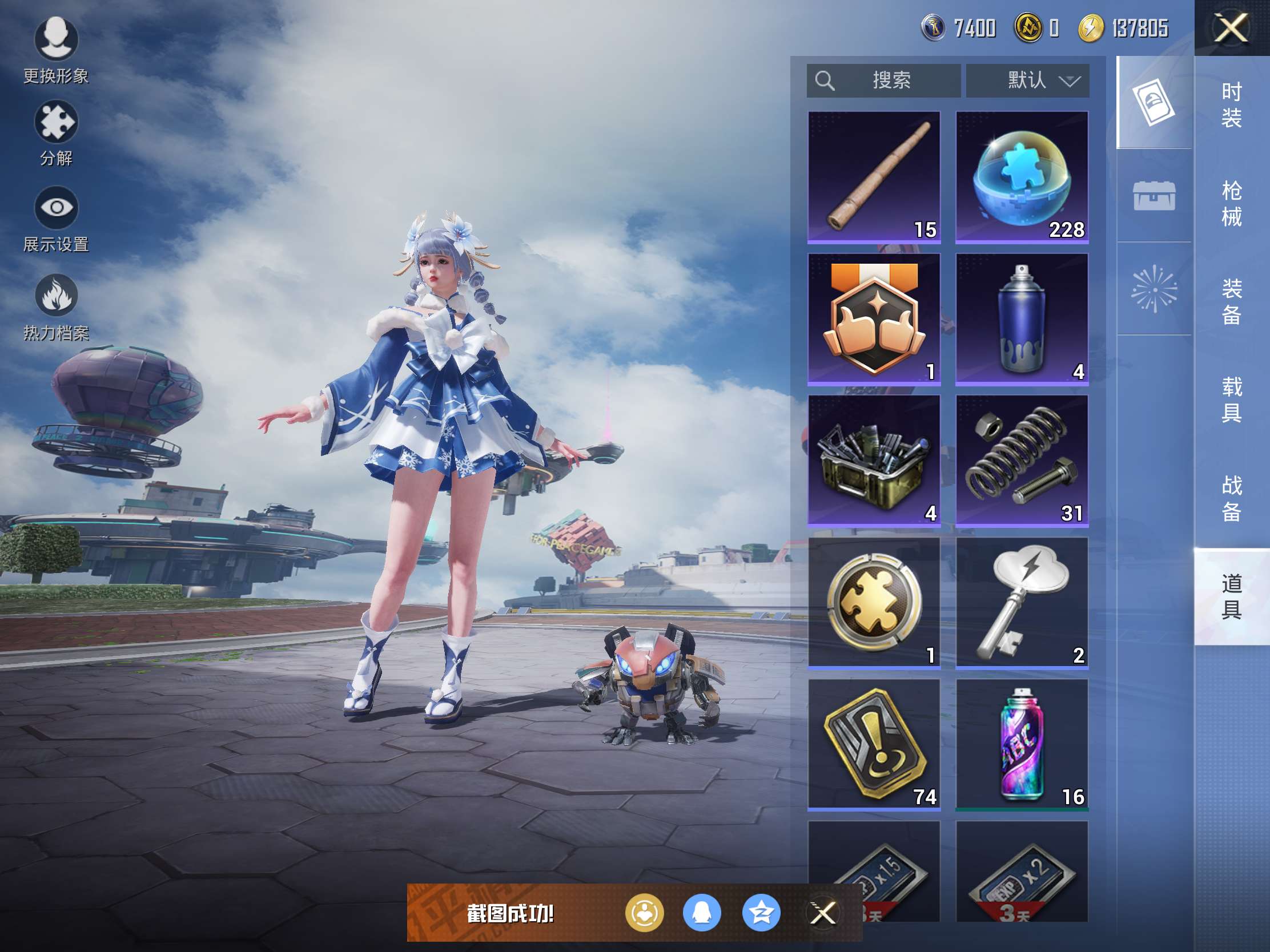This screenshot has height=952, width=1270.
Task: Select the lightning cloud key item
Action: [x=1022, y=602]
